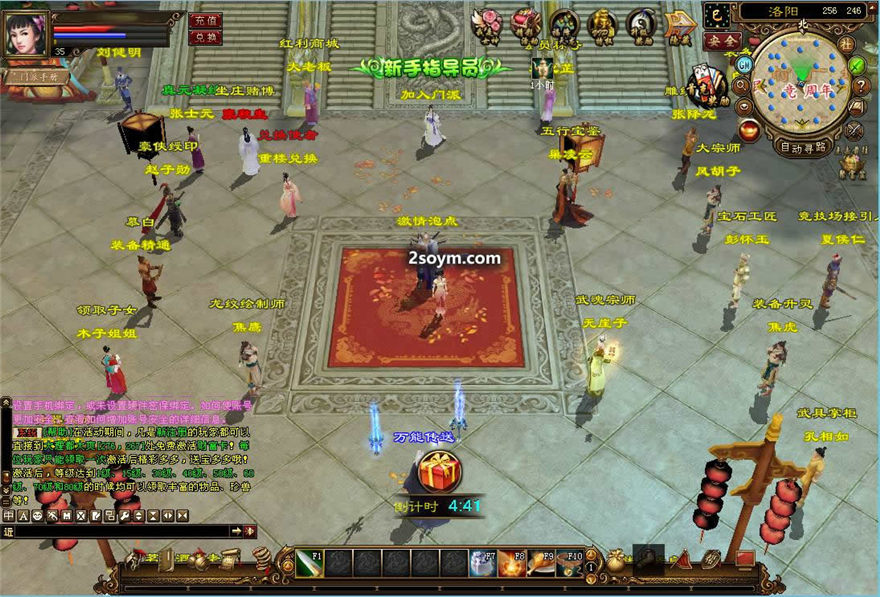Open the 新手指导员 newbie guide banner
The image size is (880, 597).
[x=430, y=67]
